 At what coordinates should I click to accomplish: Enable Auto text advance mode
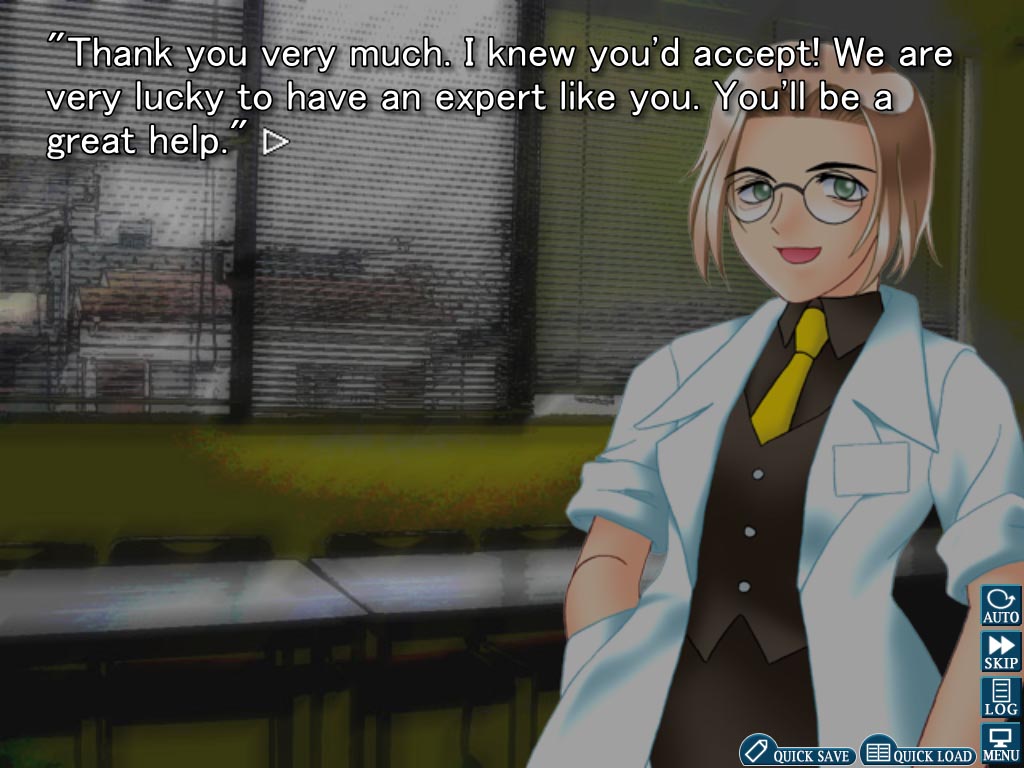tap(1000, 606)
